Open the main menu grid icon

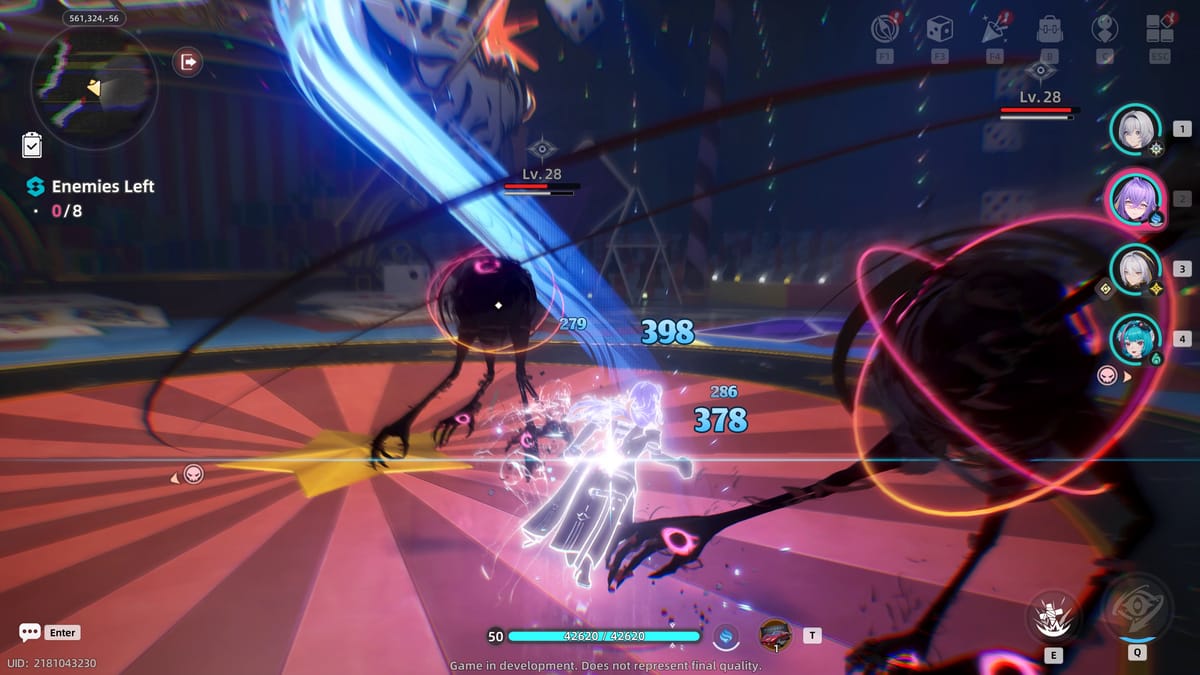(1160, 29)
